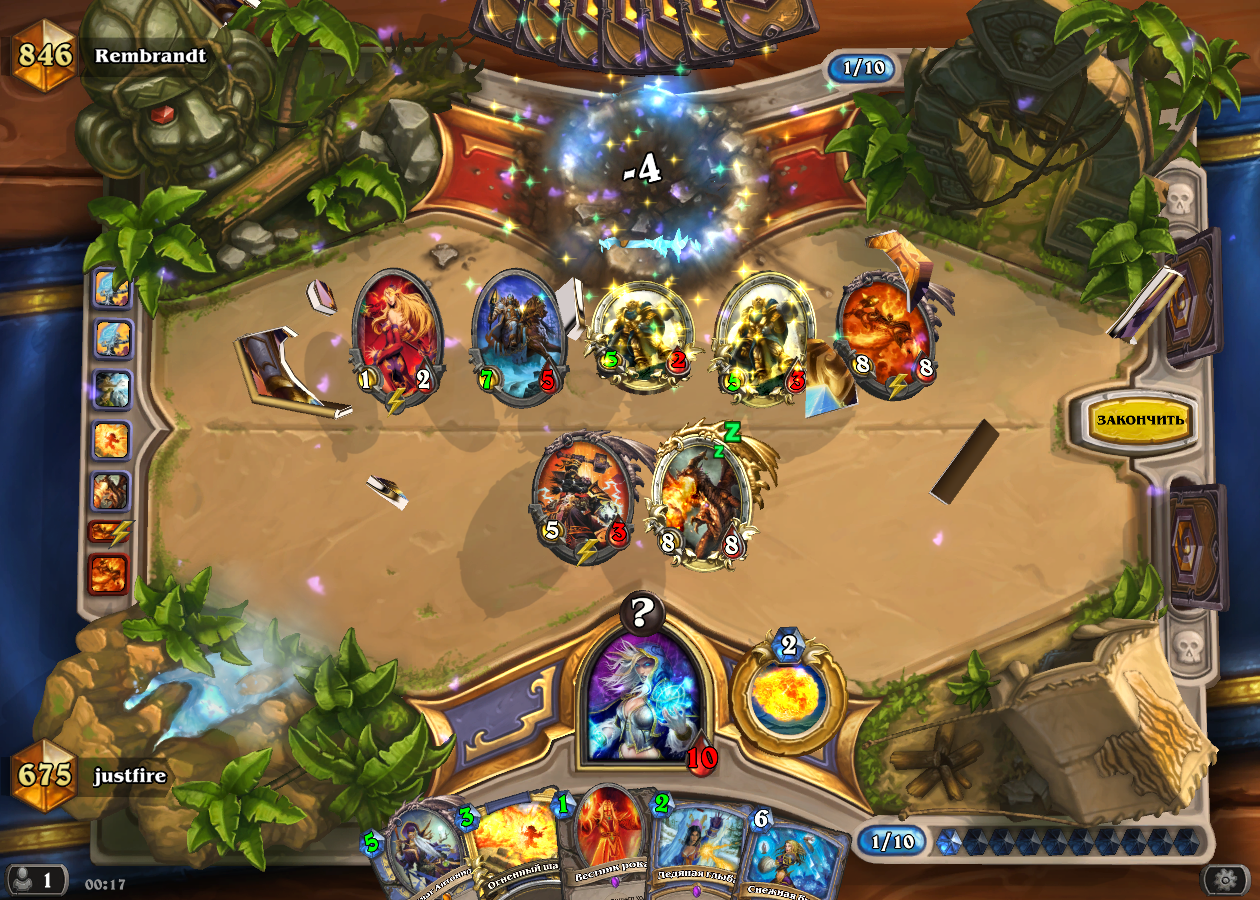Pick the 6-mana Снежная буря card
The width and height of the screenshot is (1260, 900).
[795, 855]
